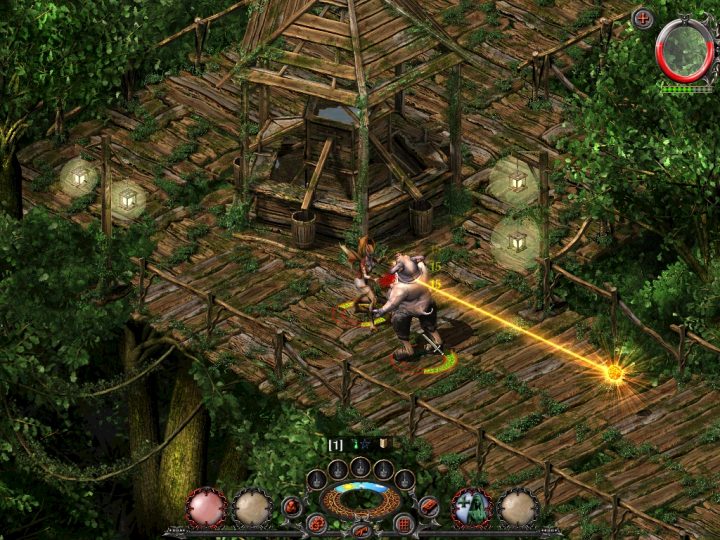720x540 pixels.
Task: Select the empty slot beside the red weapon orb
Action: (x=253, y=507)
